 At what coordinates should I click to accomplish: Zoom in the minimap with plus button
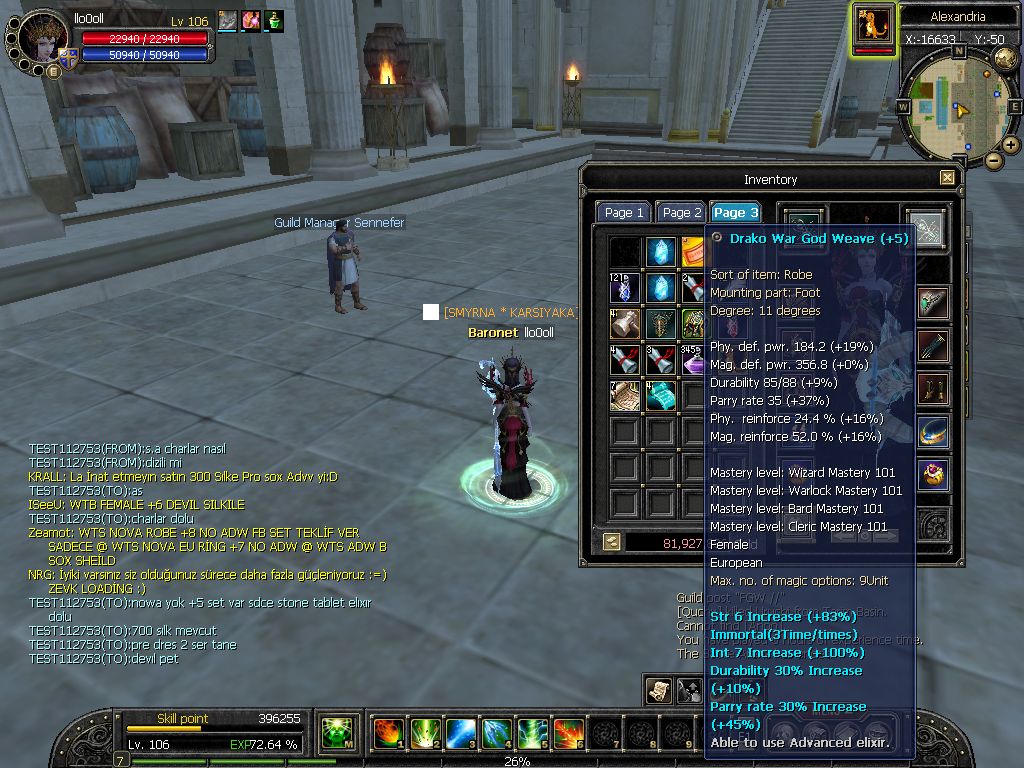pyautogui.click(x=1011, y=145)
